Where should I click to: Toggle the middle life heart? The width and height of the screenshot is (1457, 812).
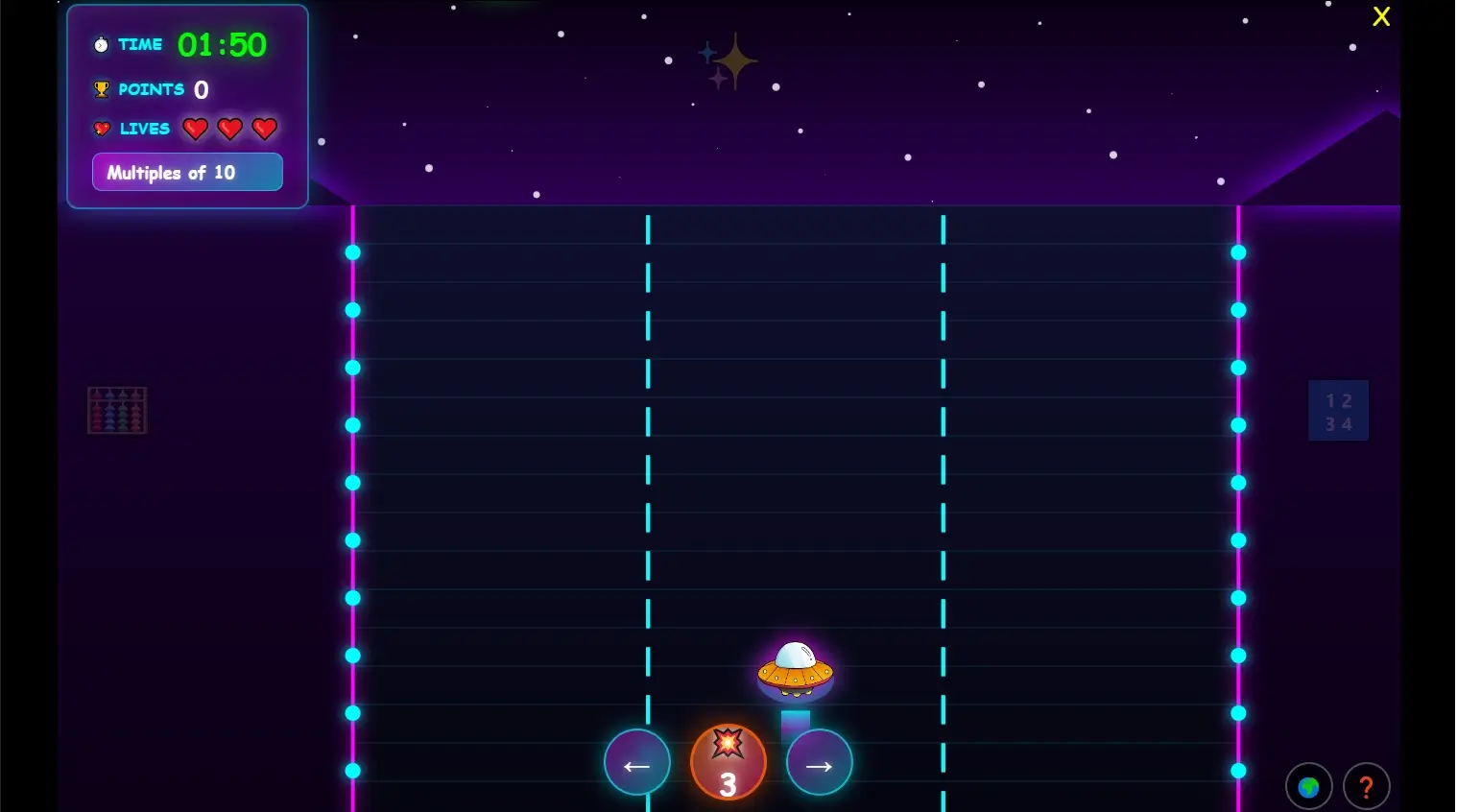(x=229, y=129)
